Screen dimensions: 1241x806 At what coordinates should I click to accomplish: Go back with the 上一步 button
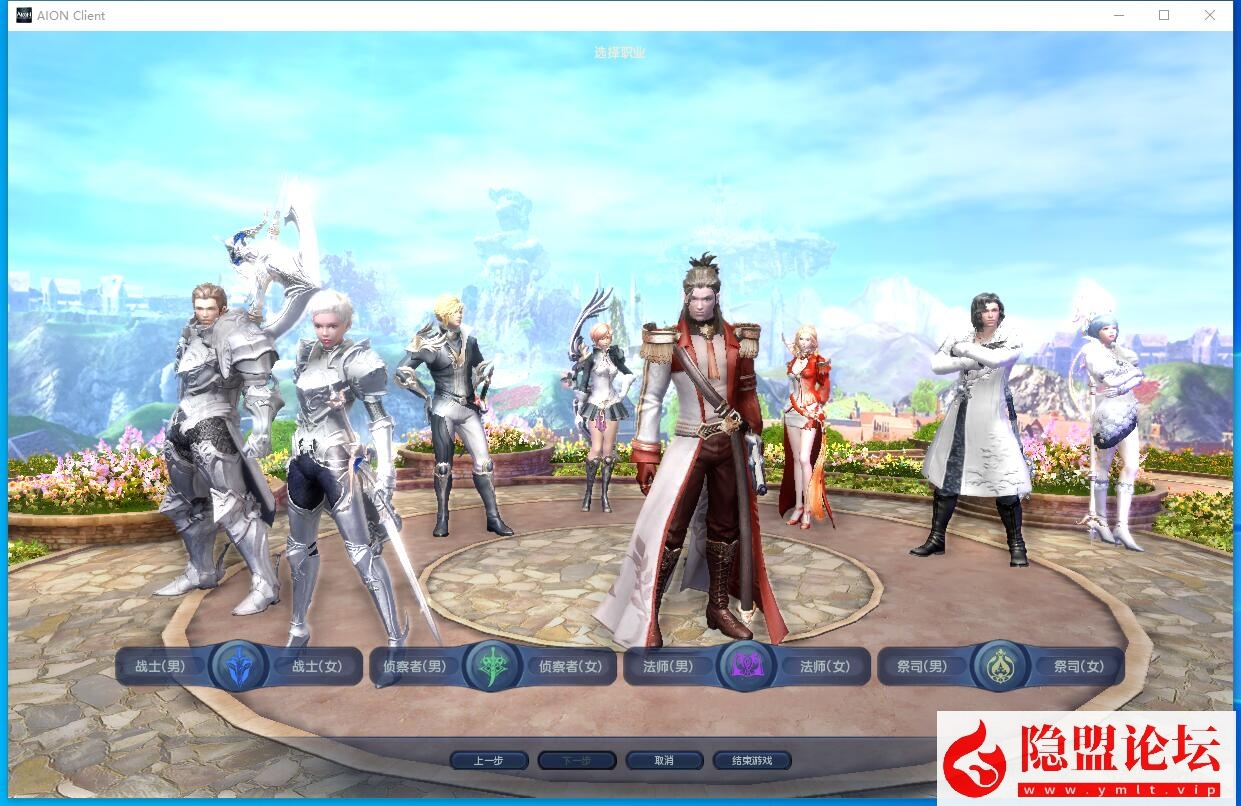(x=488, y=761)
